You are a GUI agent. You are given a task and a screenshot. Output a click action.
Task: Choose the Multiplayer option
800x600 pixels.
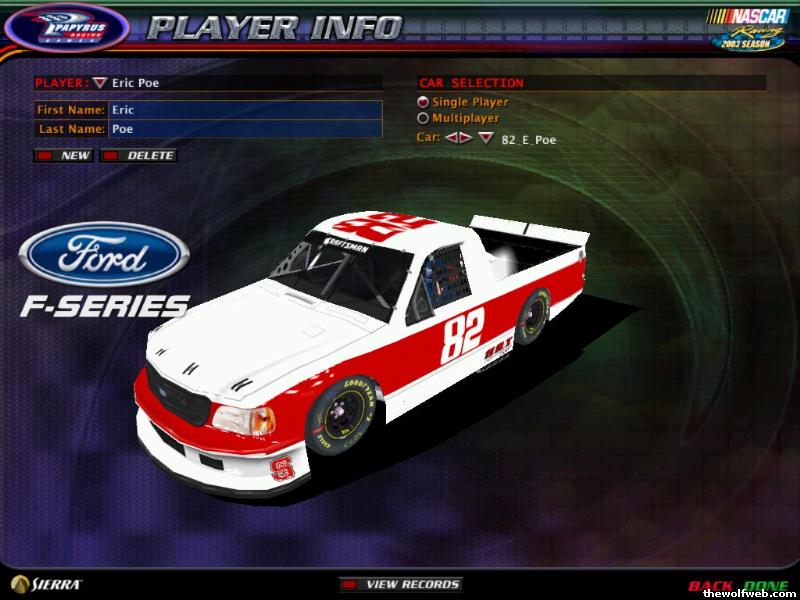pyautogui.click(x=423, y=118)
